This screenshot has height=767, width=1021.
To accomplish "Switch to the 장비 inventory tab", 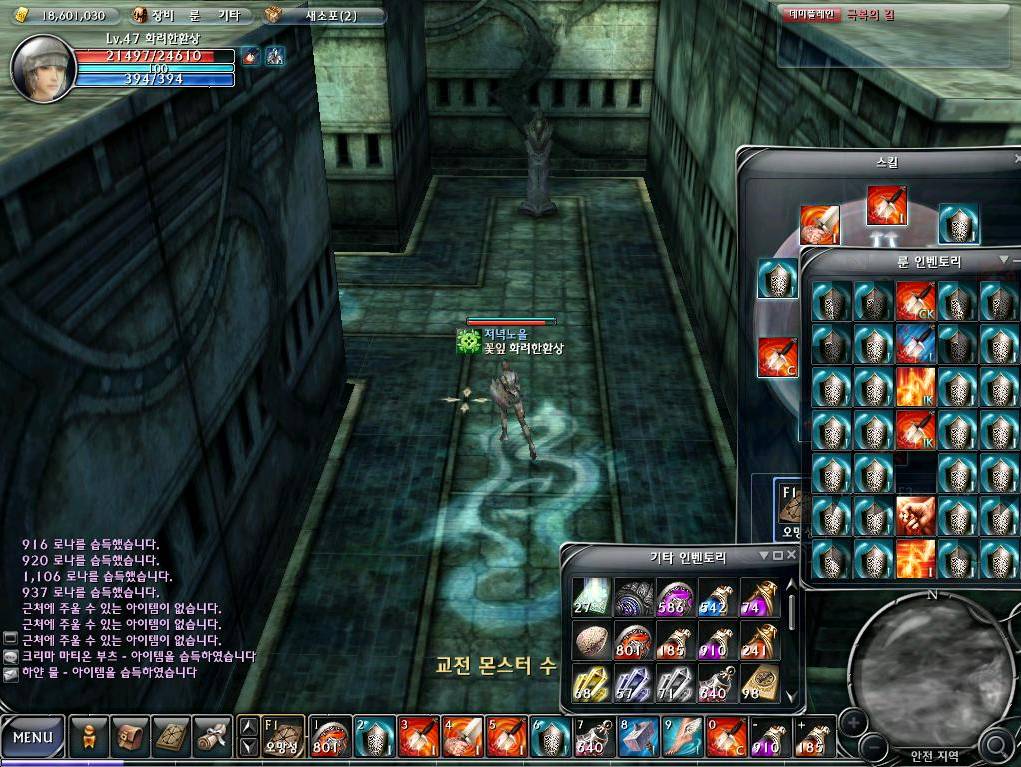I will click(163, 16).
